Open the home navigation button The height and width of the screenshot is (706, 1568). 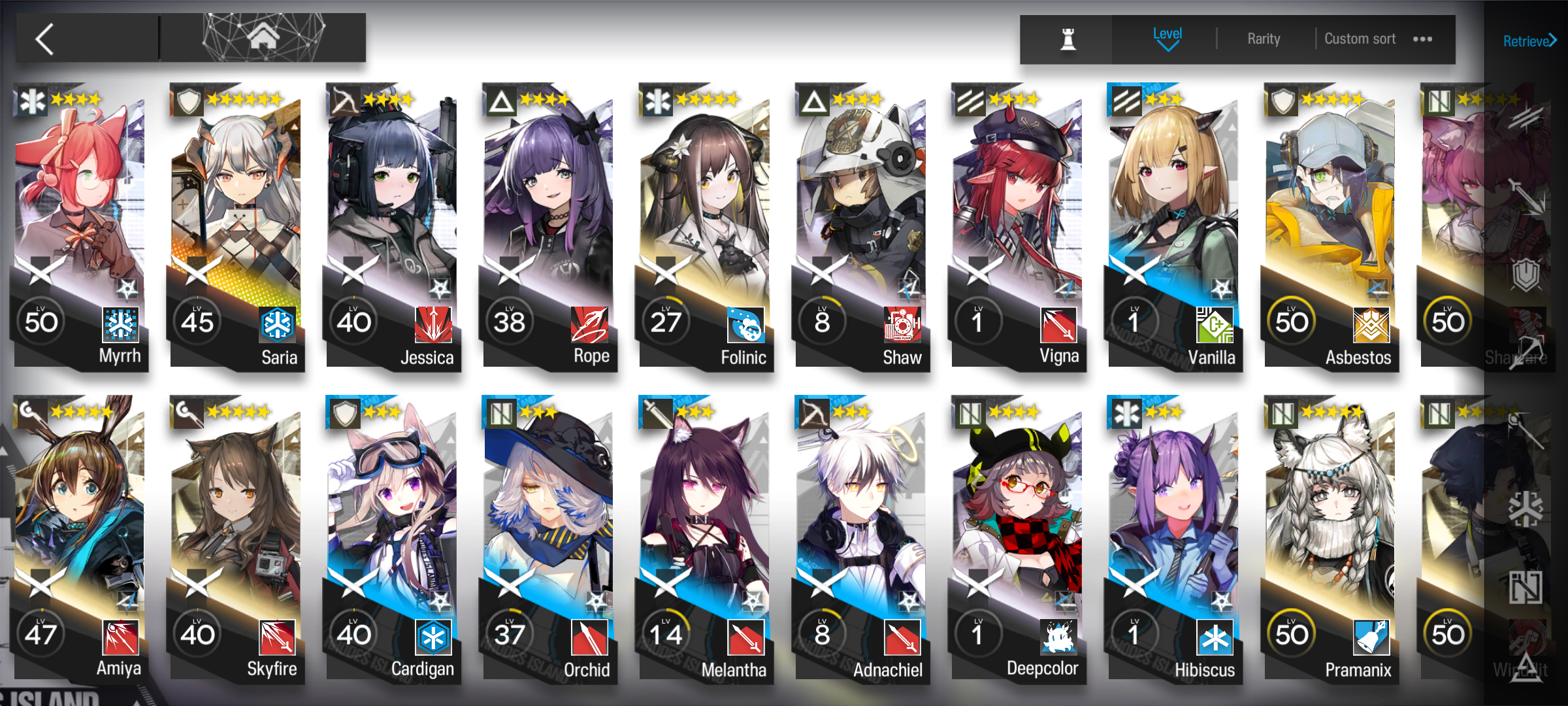[x=263, y=38]
